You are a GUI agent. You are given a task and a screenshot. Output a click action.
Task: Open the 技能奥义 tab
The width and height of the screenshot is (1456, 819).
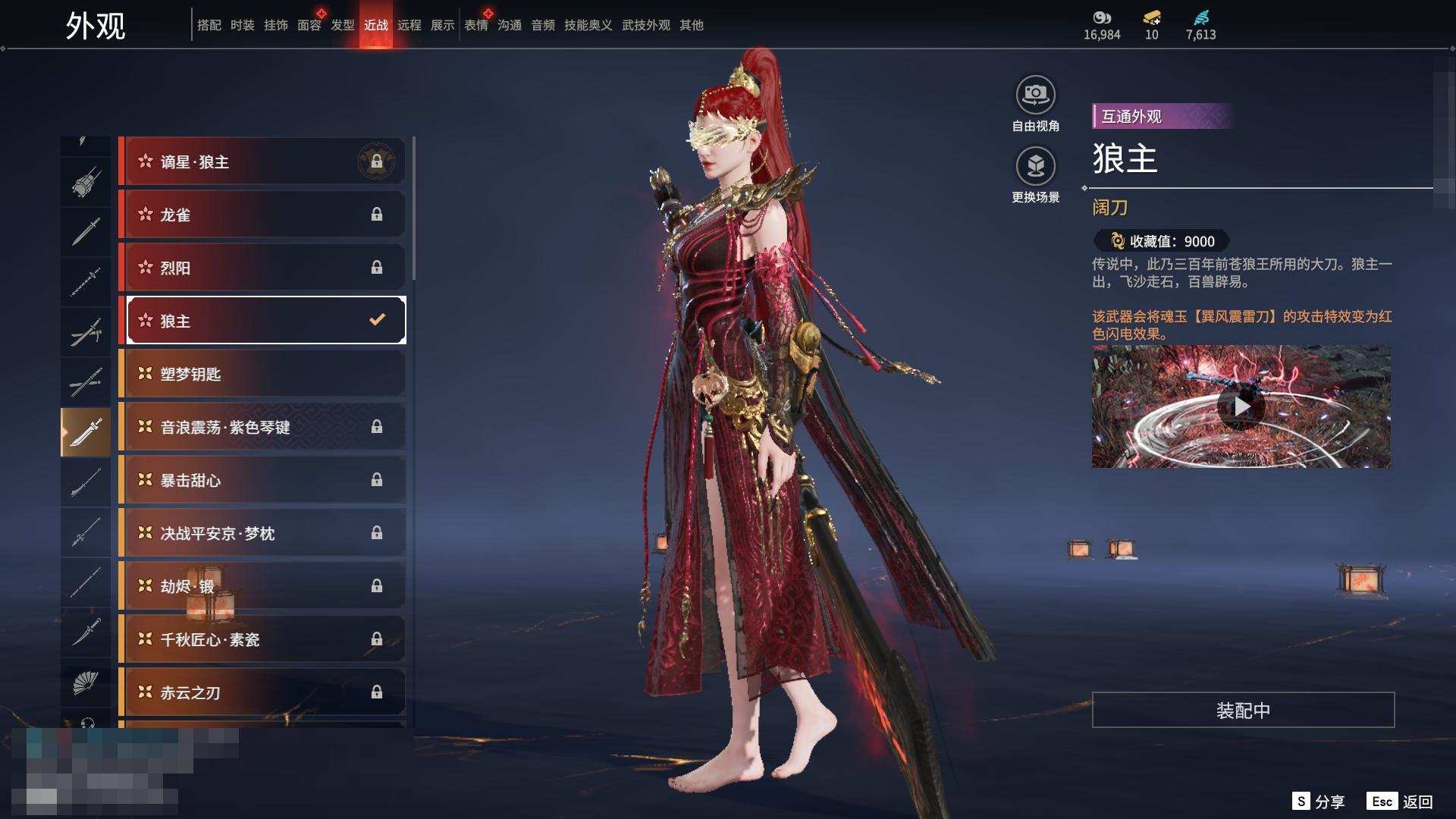point(588,25)
